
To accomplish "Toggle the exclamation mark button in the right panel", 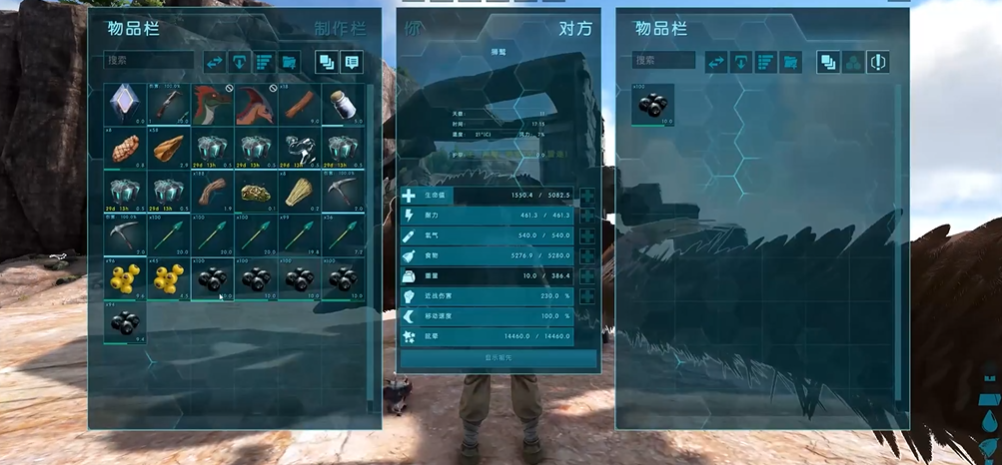I will tap(877, 61).
